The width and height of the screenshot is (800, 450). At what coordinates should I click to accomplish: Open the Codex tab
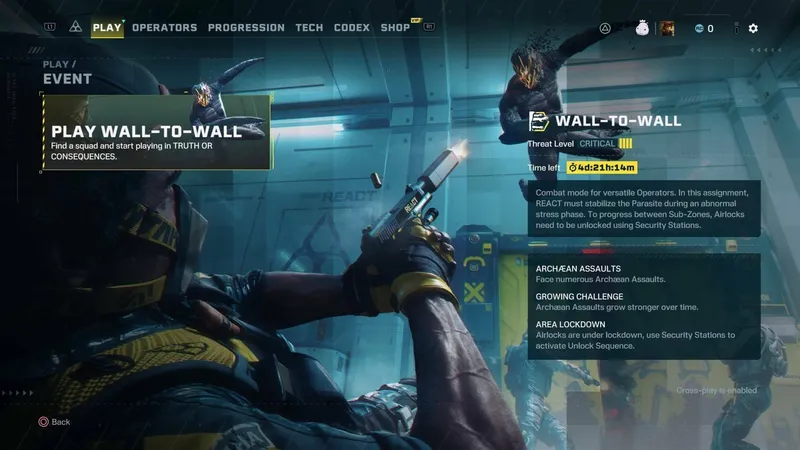click(x=352, y=28)
